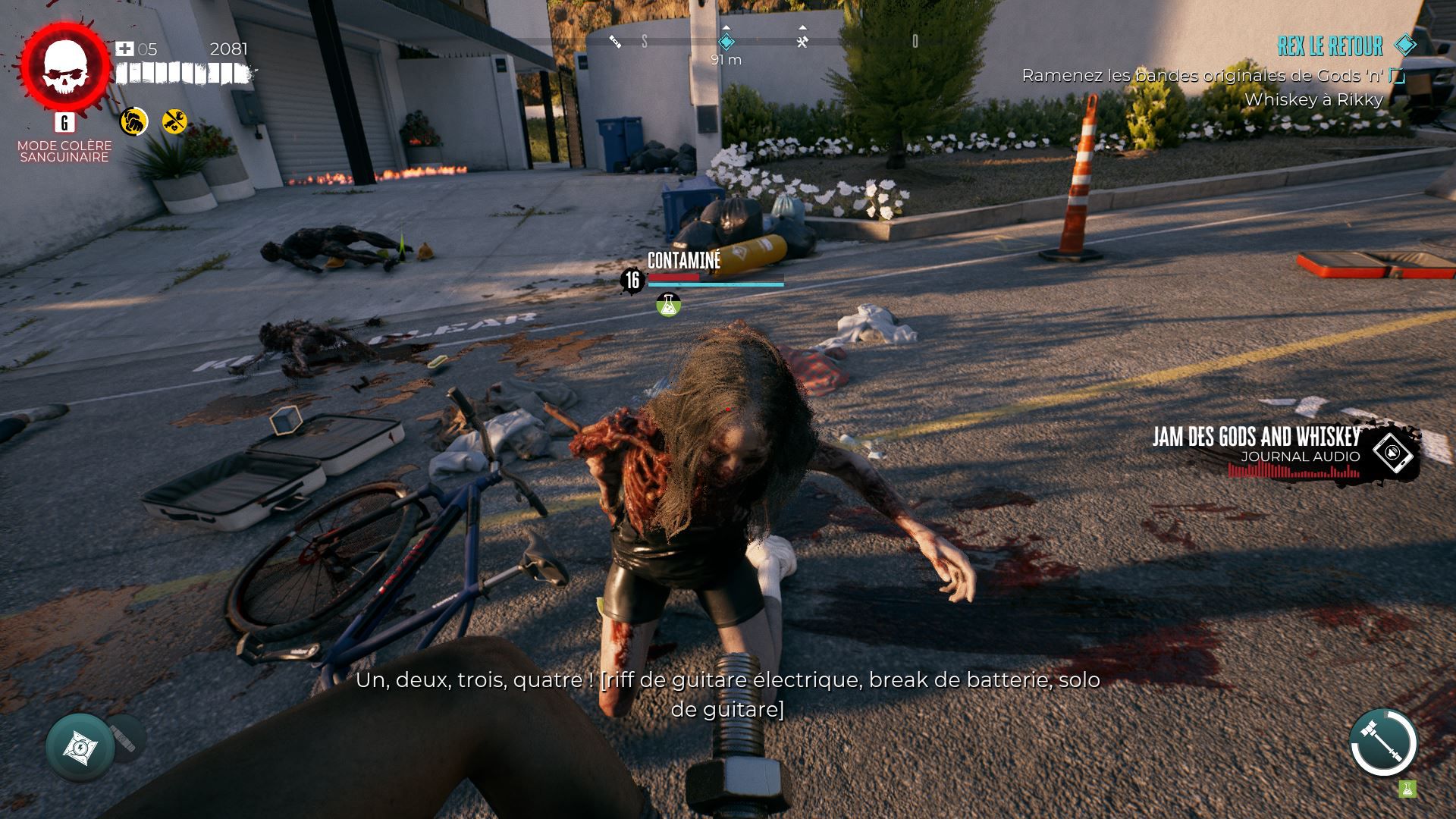1456x819 pixels.
Task: Click the small green flask mod icon below the weapon
Action: pyautogui.click(x=1407, y=789)
